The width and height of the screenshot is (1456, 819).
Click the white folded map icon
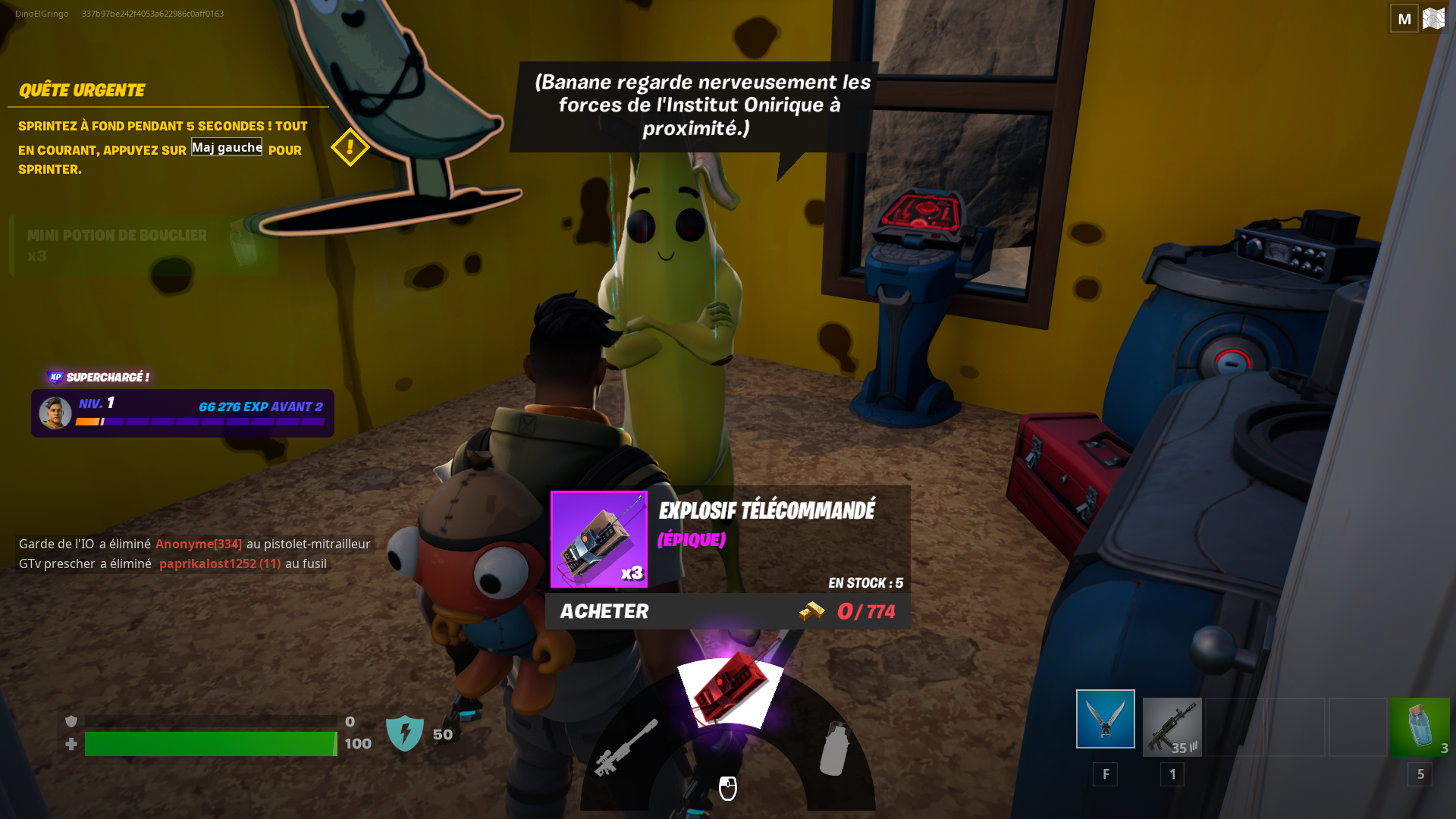point(1434,17)
